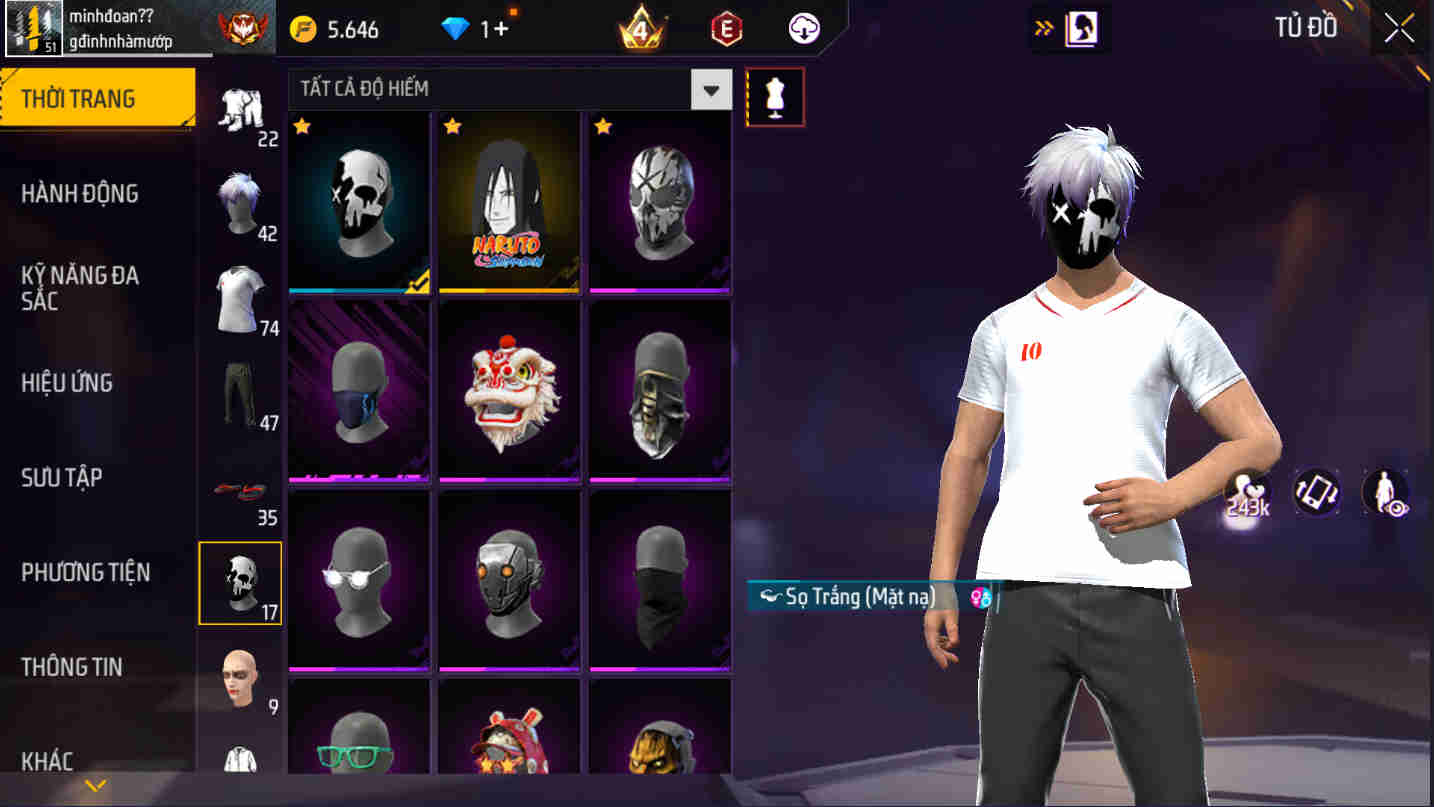Viewport: 1434px width, 807px height.
Task: Click the full-body character view icon
Action: coord(1386,492)
